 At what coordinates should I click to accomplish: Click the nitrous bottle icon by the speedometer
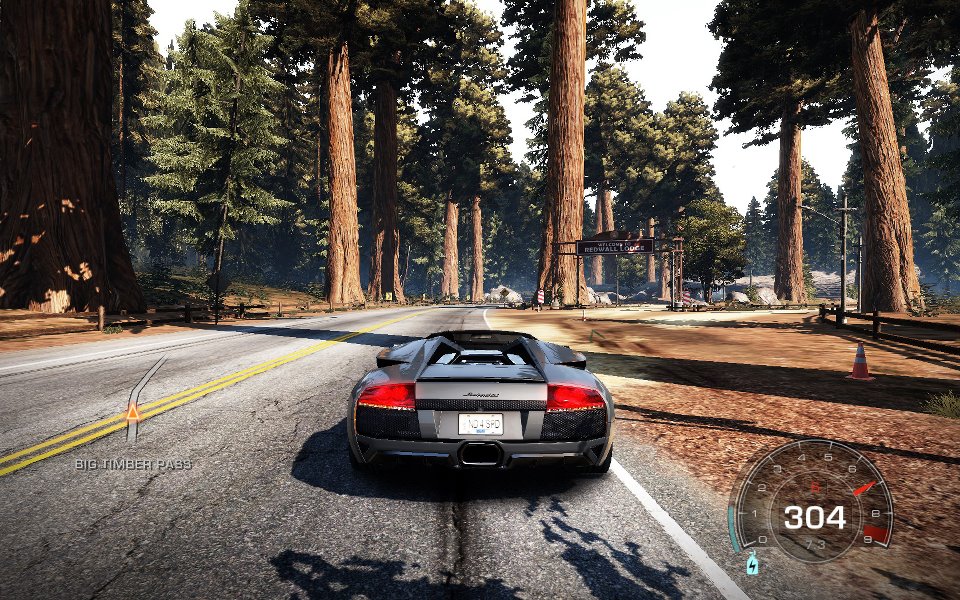tap(752, 566)
